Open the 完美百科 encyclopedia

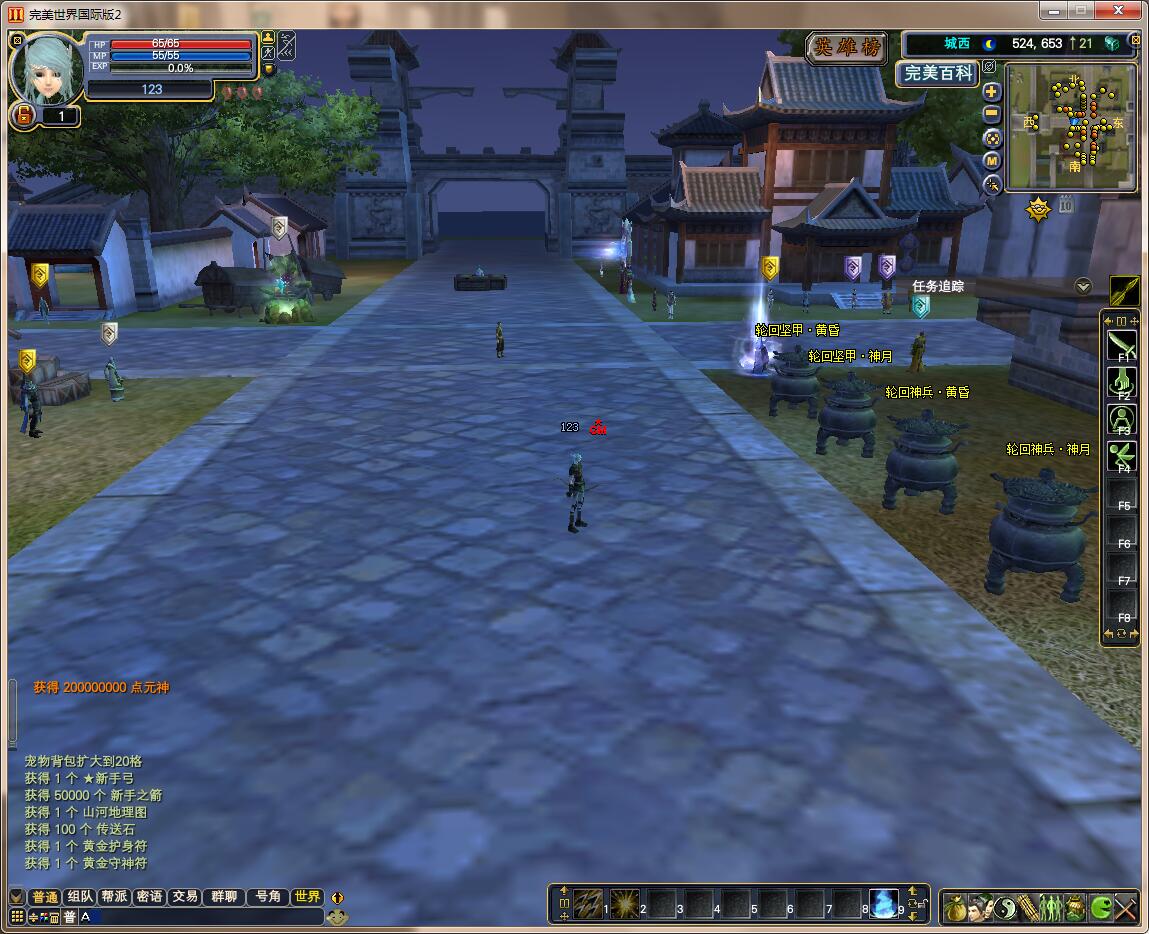tap(936, 73)
